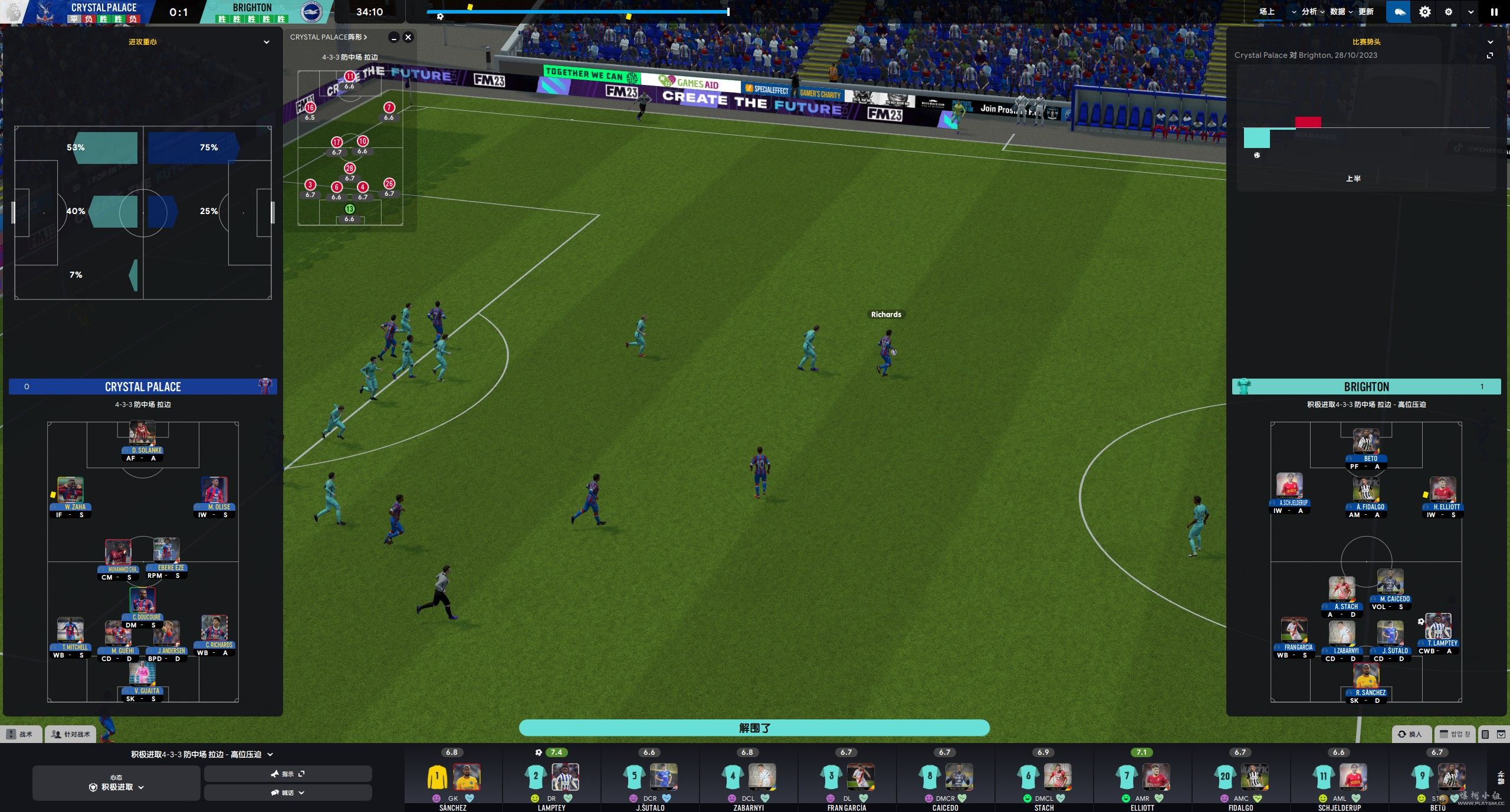The height and width of the screenshot is (812, 1510).
Task: Pause the match with the pause button
Action: point(1494,12)
